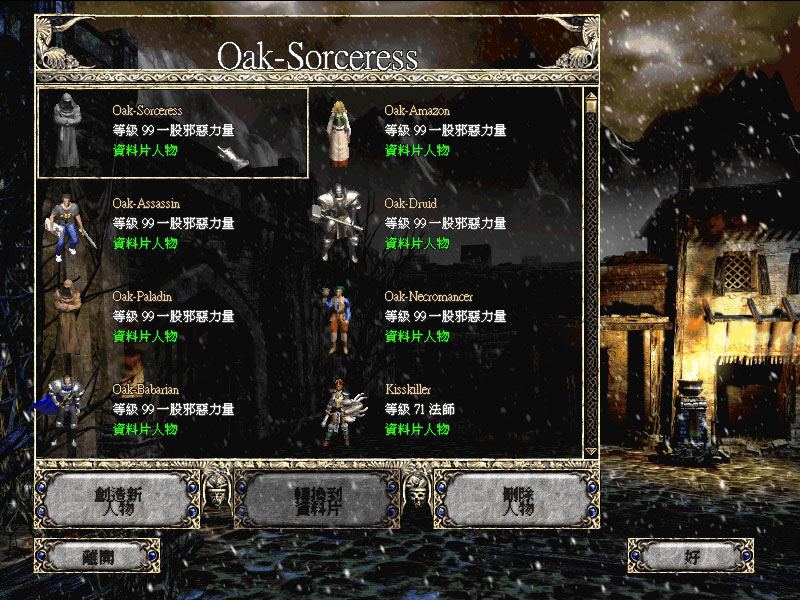Image resolution: width=800 pixels, height=600 pixels.
Task: Click the character list scroll-down arrow
Action: [x=591, y=451]
